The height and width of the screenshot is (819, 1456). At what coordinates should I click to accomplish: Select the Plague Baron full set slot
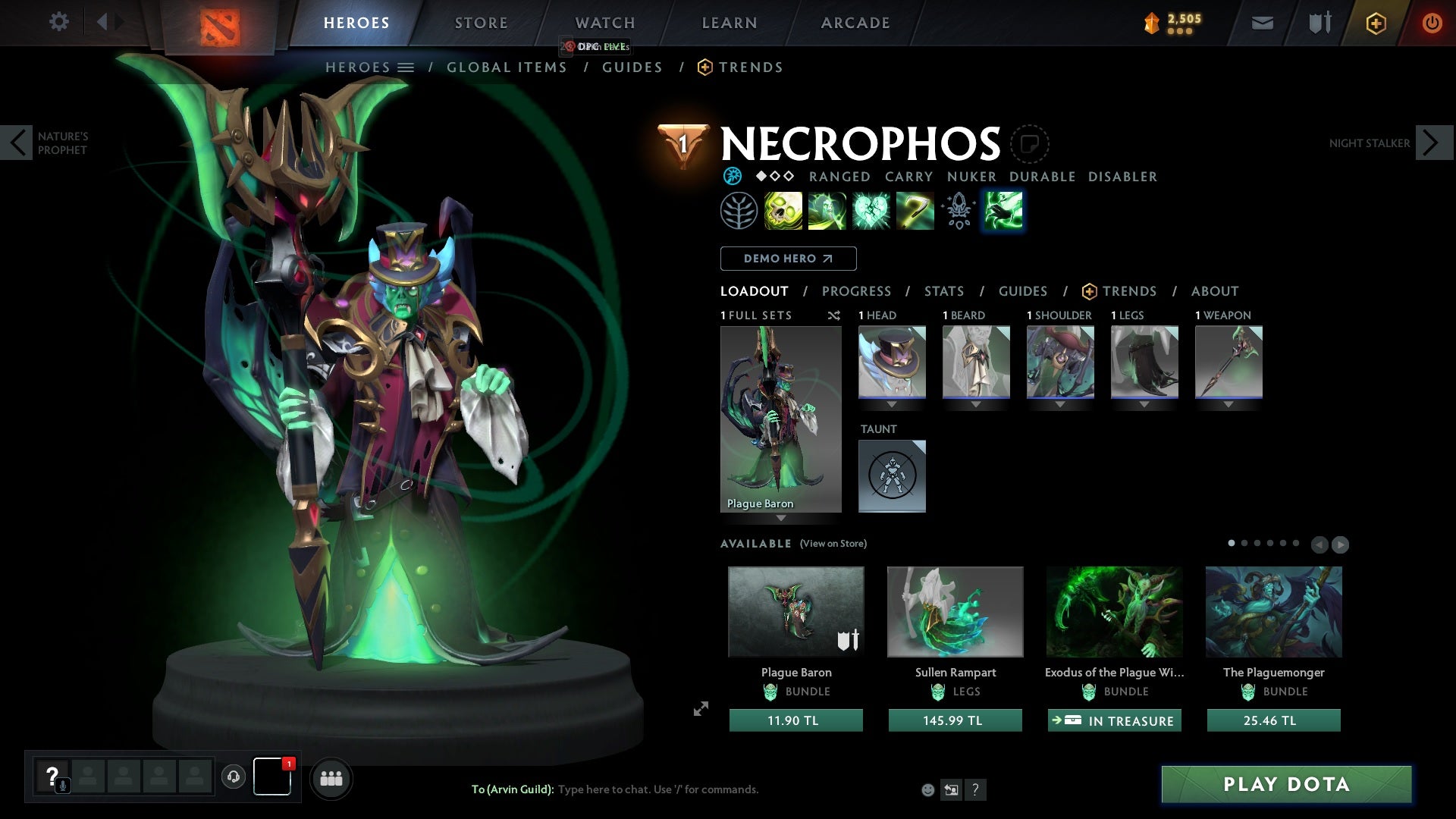(780, 419)
